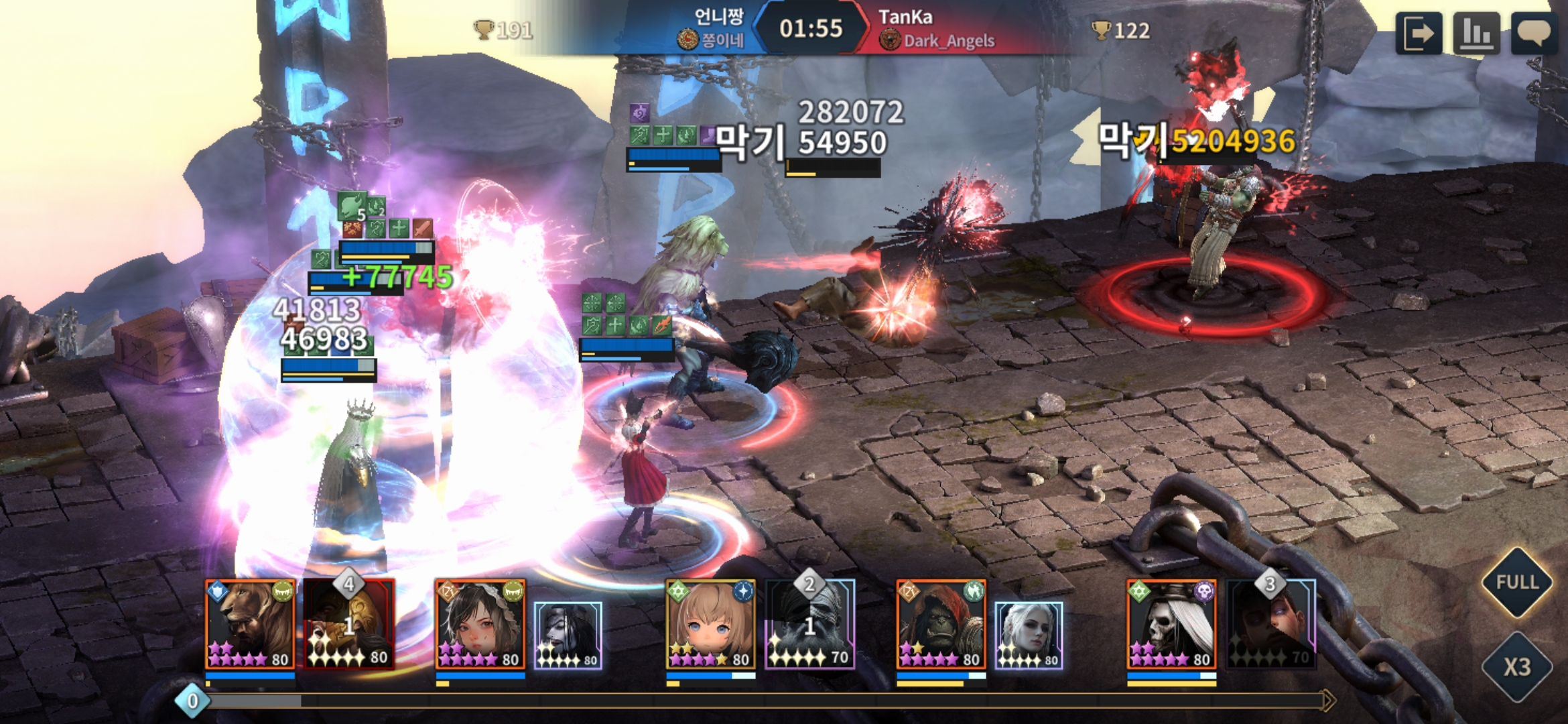Open the battle statistics chart
Viewport: 1568px width, 724px height.
pos(1476,33)
